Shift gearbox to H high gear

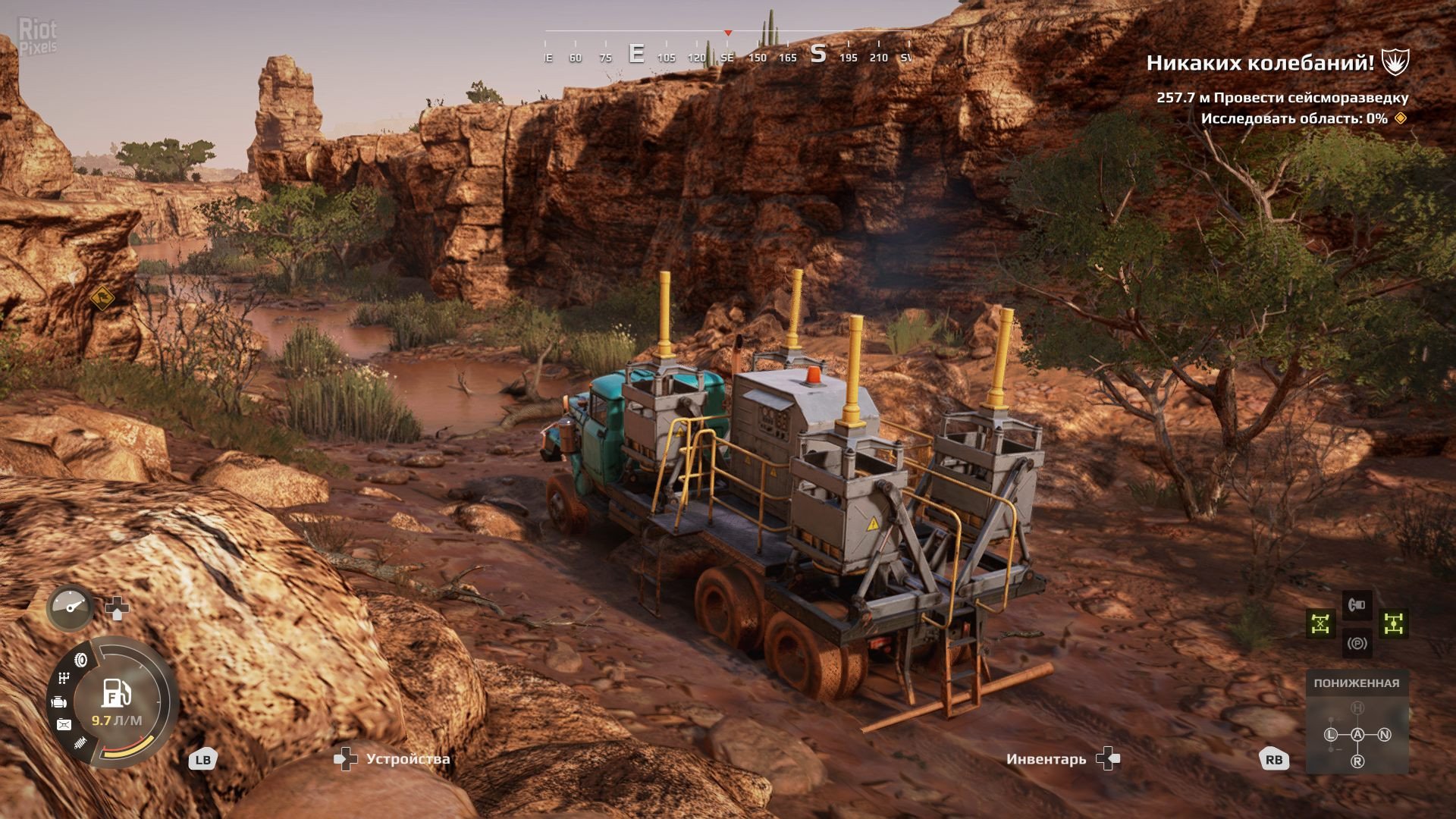click(1357, 708)
